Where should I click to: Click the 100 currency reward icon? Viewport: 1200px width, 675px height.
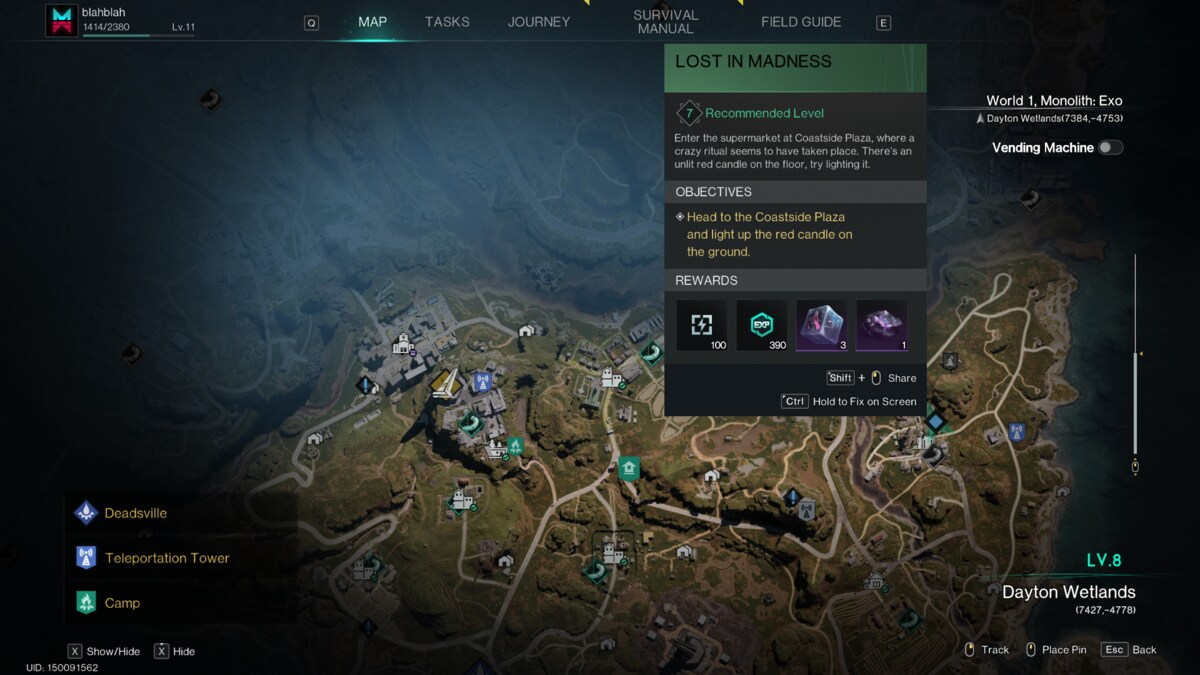[702, 325]
